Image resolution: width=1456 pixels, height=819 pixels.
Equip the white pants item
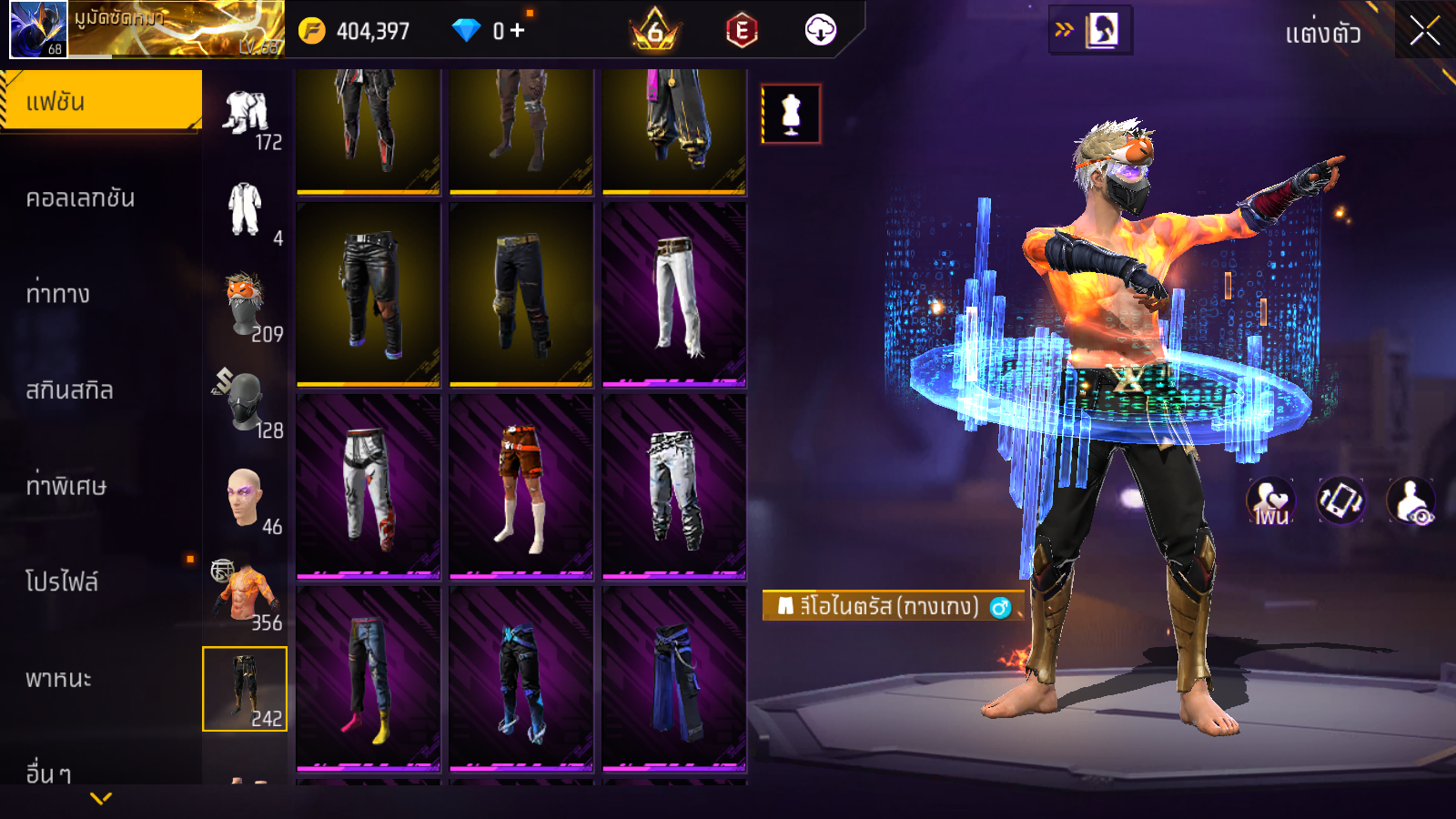pos(674,294)
